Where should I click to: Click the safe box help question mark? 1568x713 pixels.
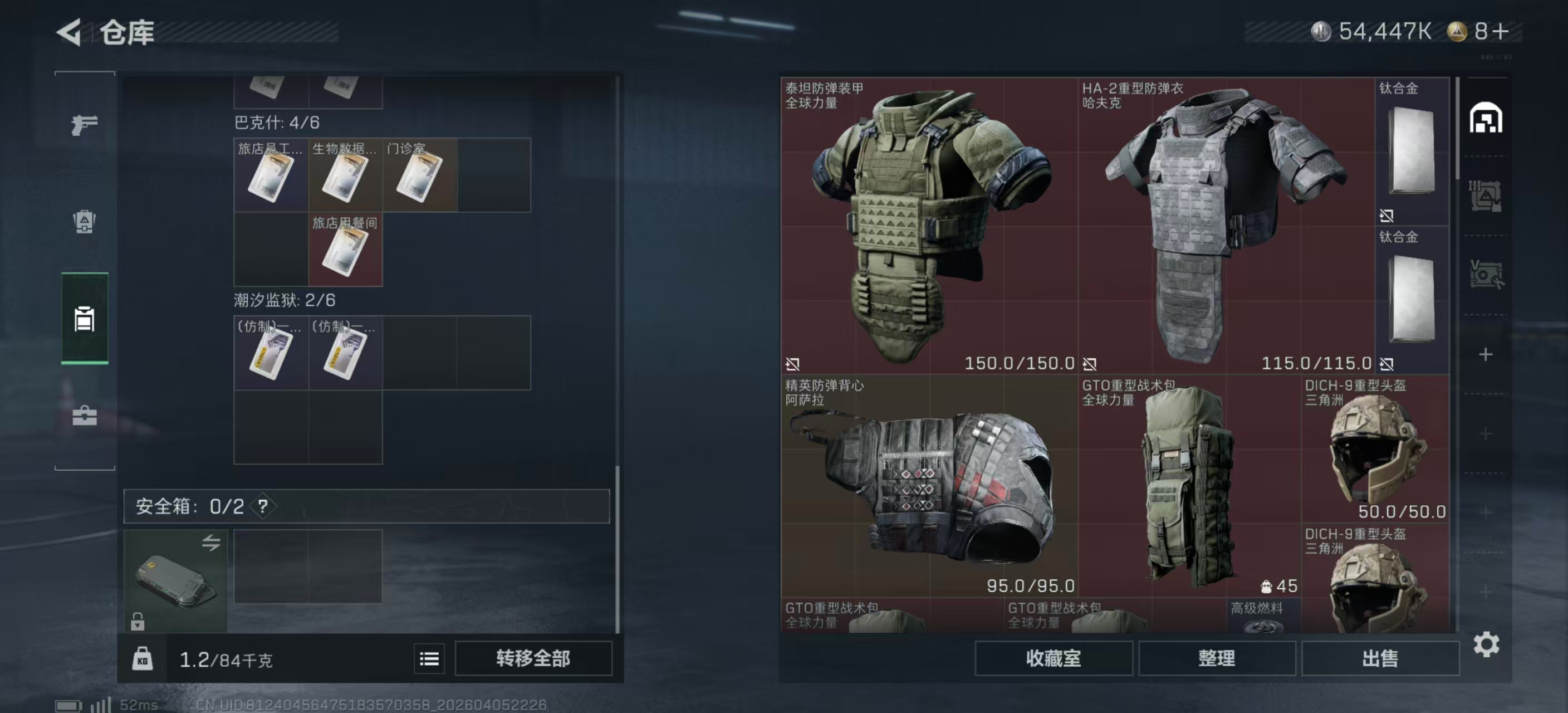pyautogui.click(x=262, y=506)
